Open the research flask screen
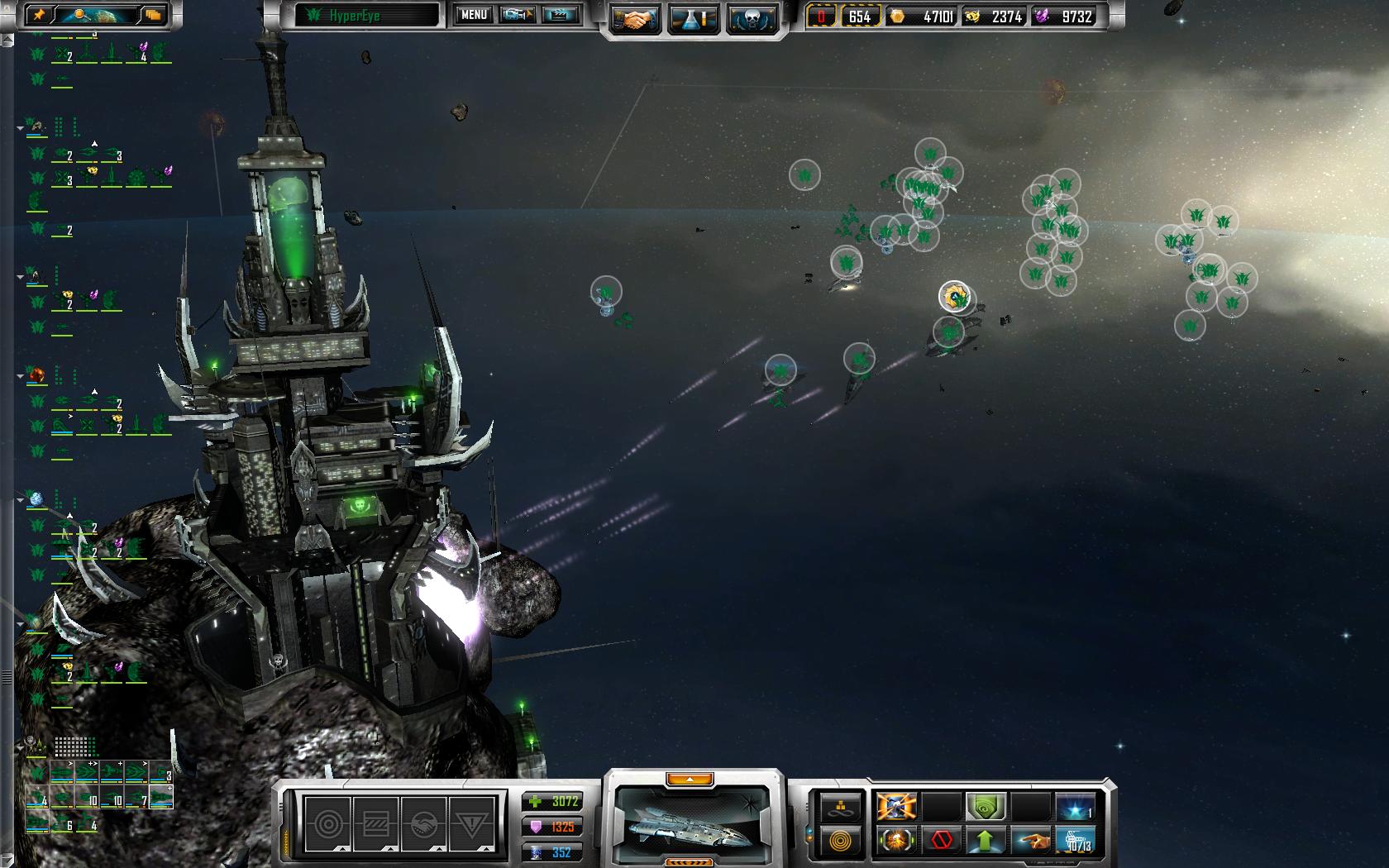Screen dimensions: 1389x868 694,19
